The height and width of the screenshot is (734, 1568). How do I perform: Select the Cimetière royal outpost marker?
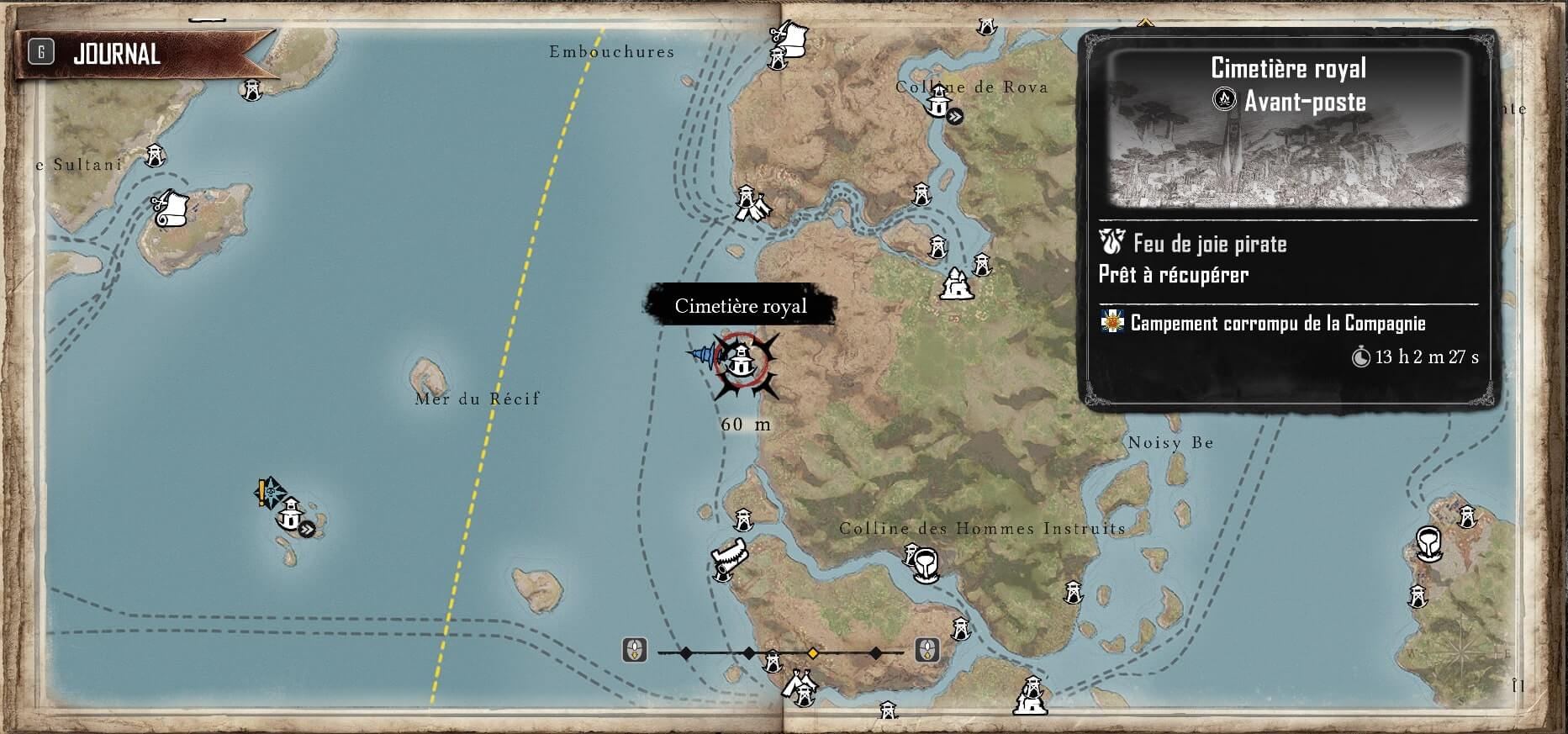click(741, 362)
